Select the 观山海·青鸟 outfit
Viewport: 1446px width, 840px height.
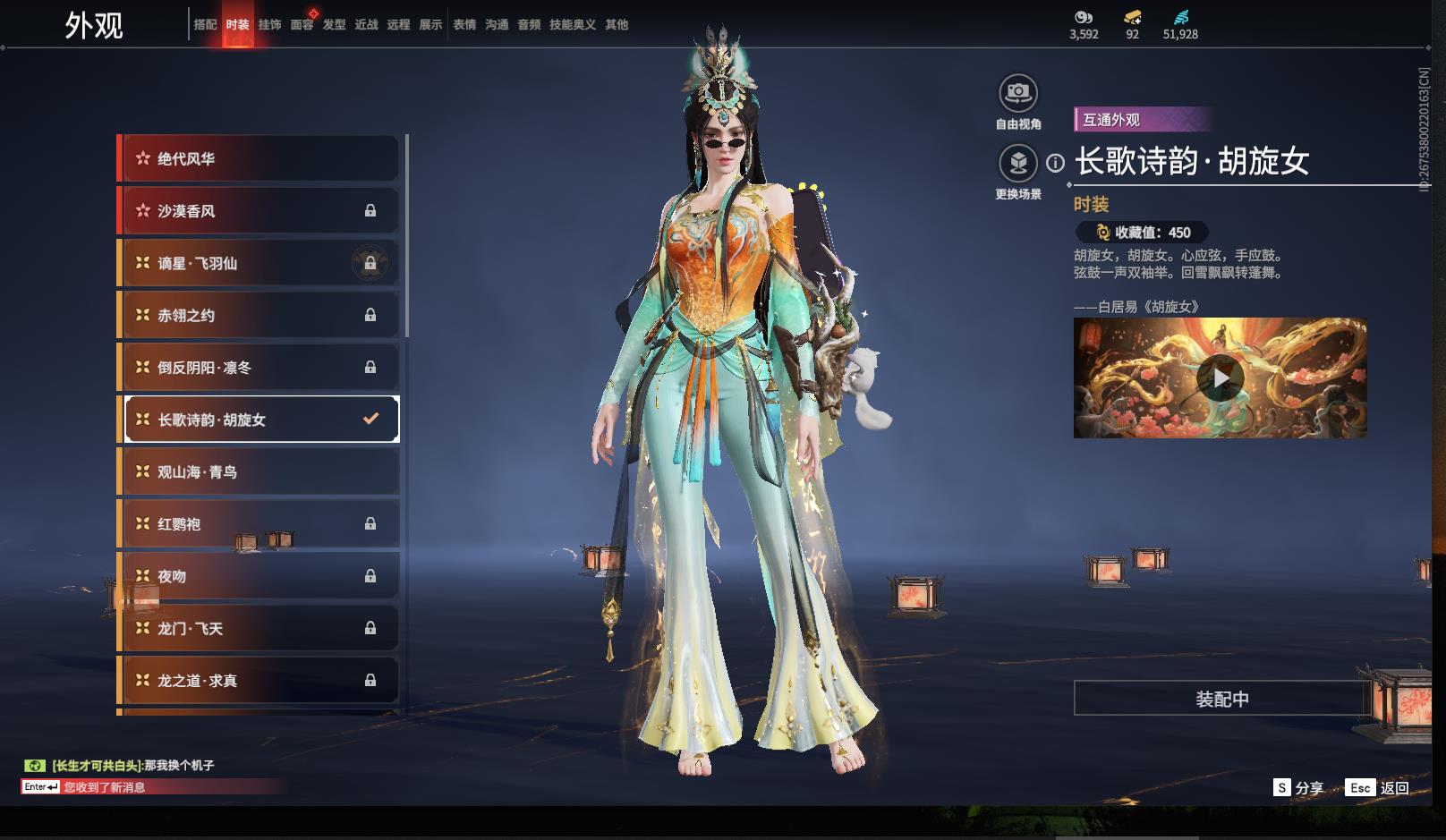point(259,471)
